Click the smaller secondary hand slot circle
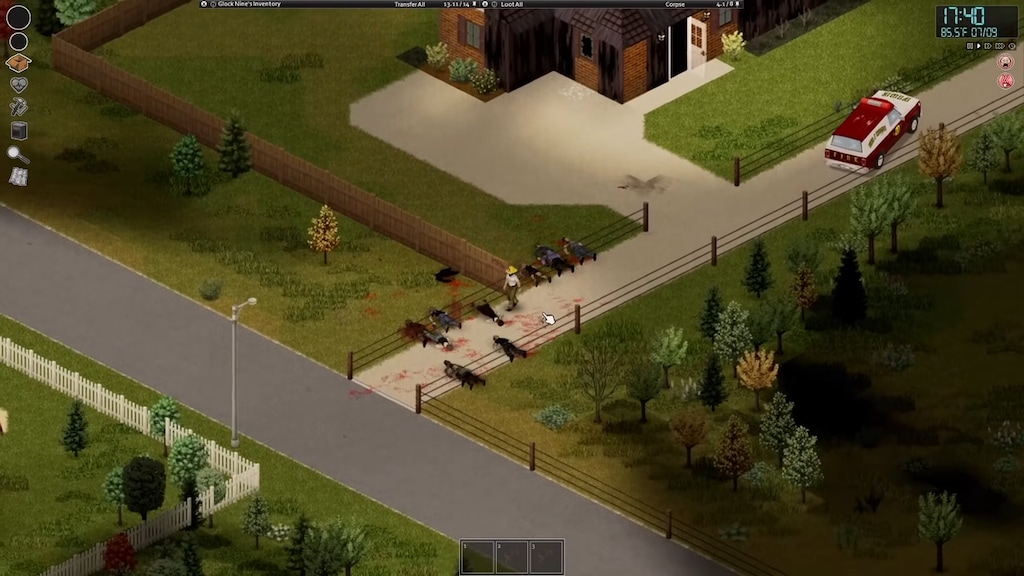Screen dimensions: 1024x576 tap(18, 41)
